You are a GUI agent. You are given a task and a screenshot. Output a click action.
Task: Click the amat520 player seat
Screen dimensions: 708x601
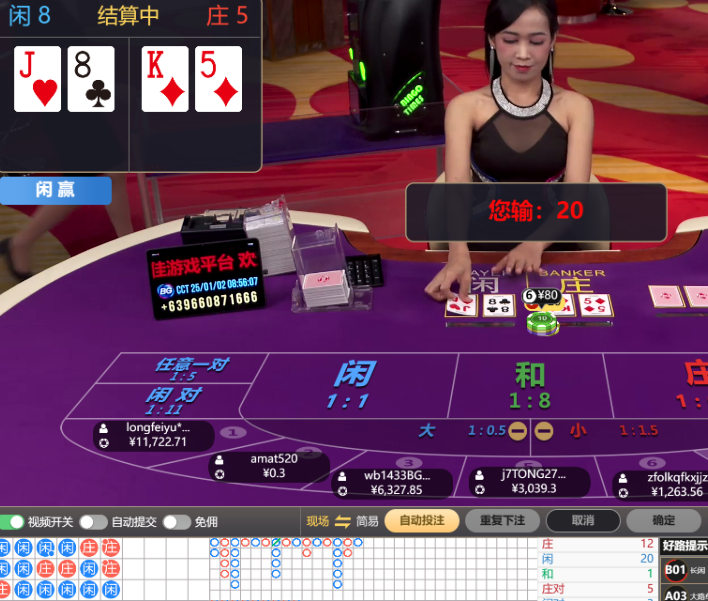coord(268,466)
